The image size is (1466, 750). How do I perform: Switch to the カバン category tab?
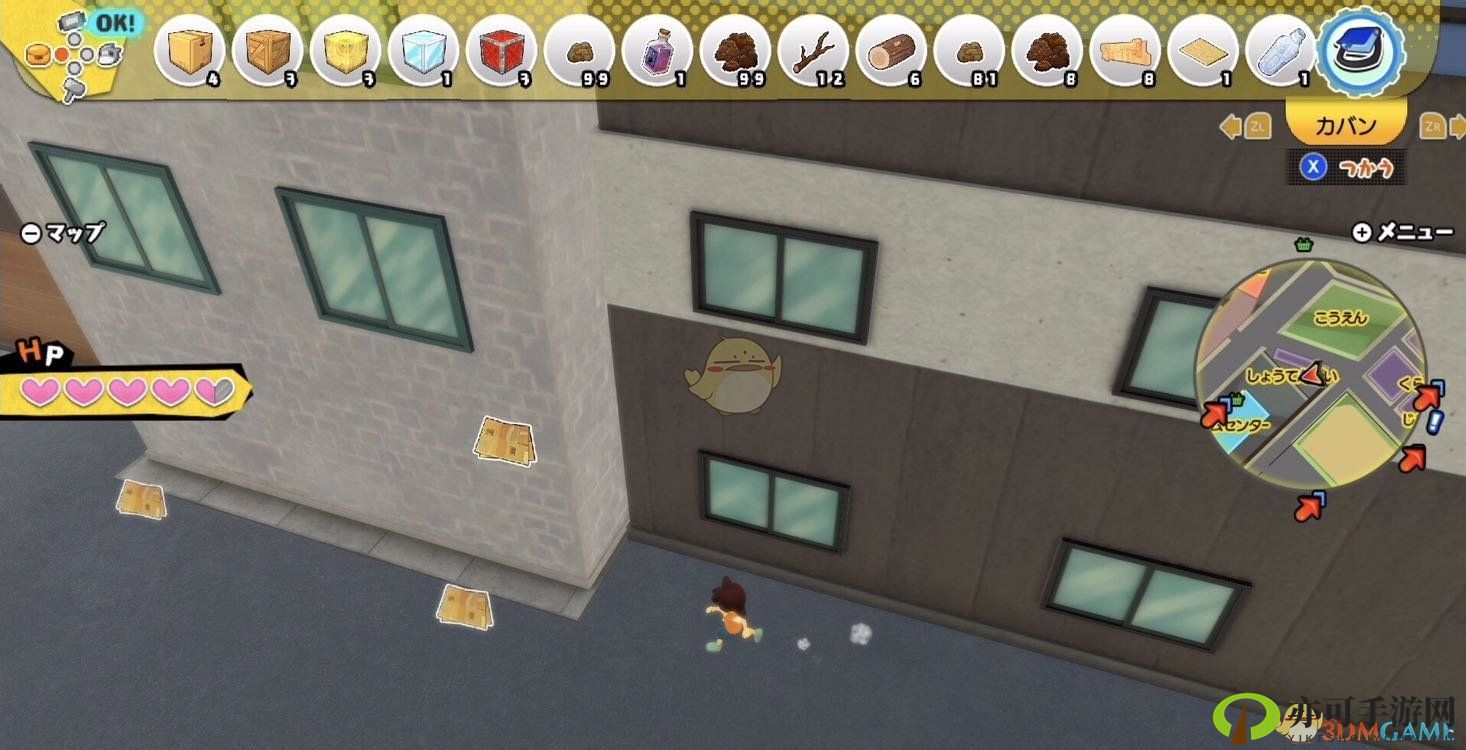pos(1345,127)
